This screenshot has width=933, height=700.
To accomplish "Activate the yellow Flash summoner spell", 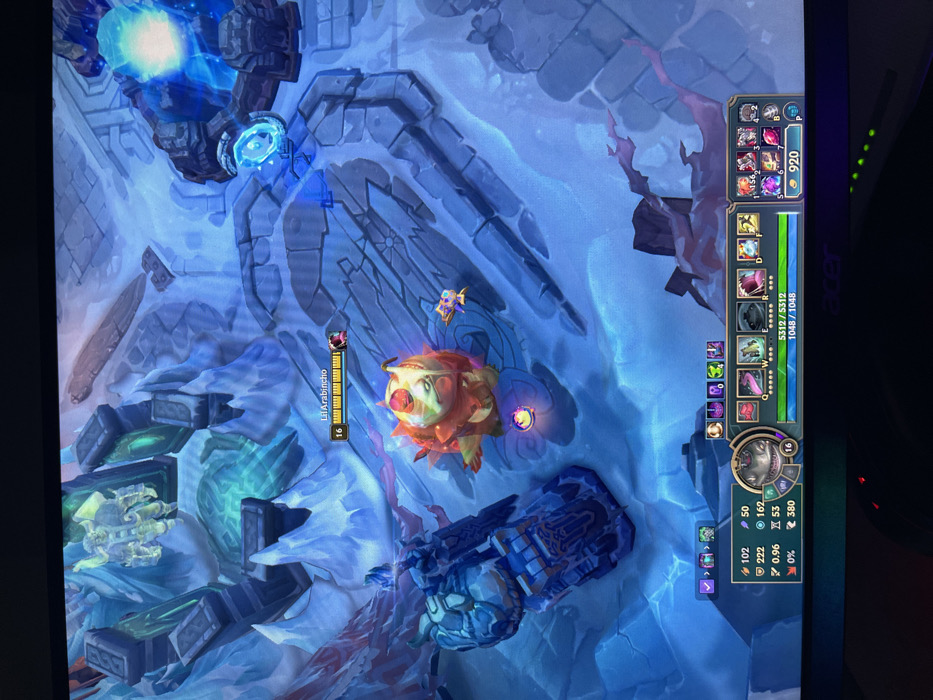I will tap(748, 224).
